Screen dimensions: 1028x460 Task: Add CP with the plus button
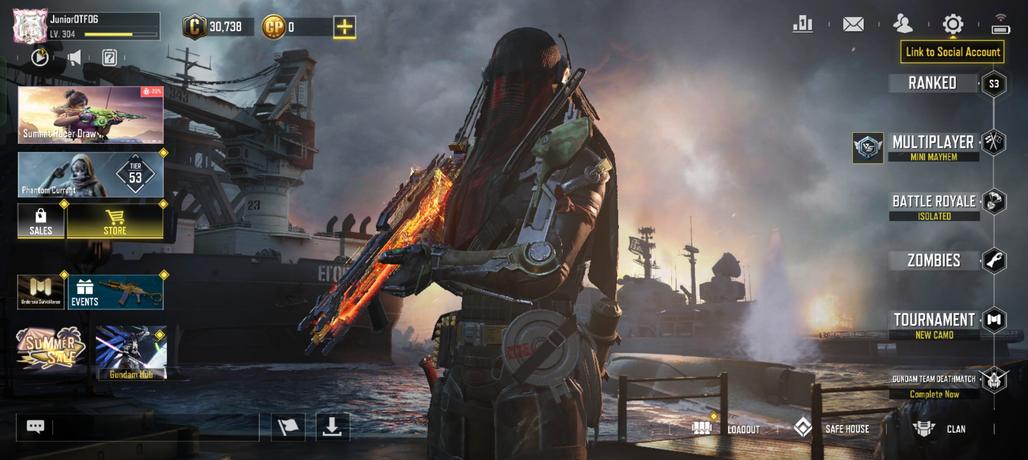(x=344, y=27)
